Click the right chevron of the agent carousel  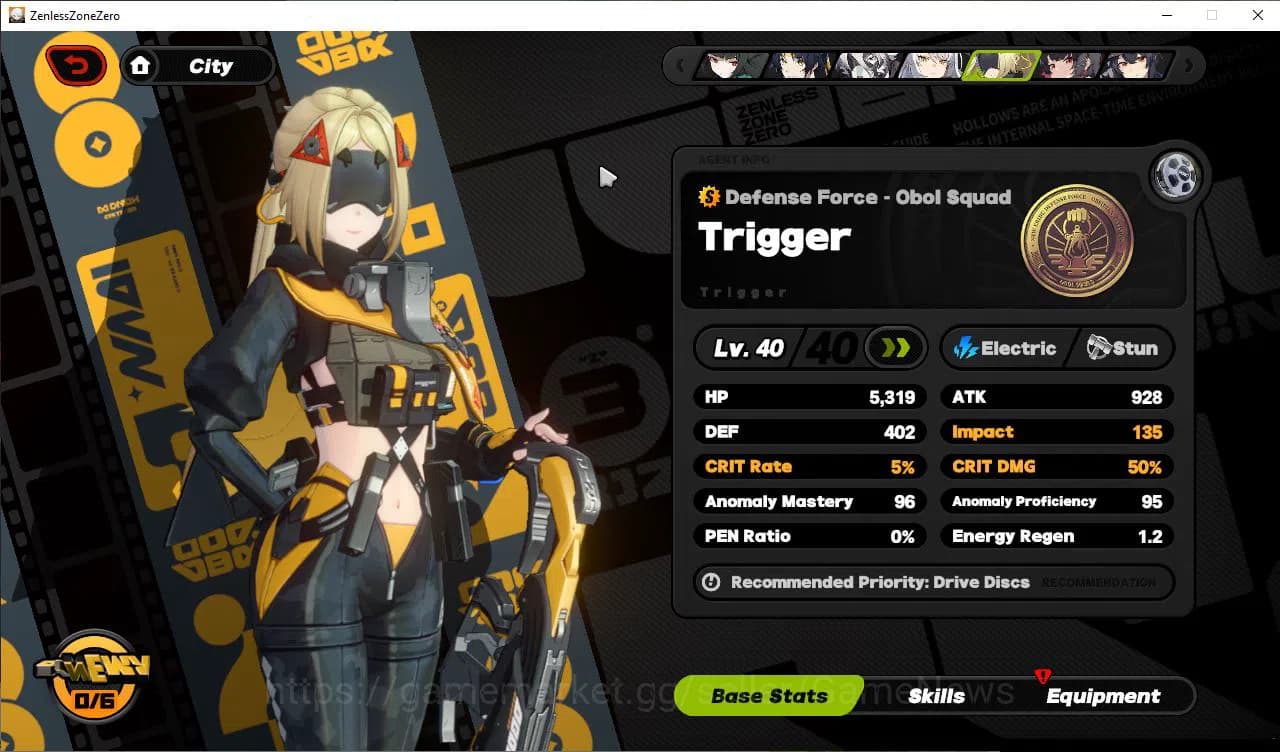pyautogui.click(x=1190, y=66)
